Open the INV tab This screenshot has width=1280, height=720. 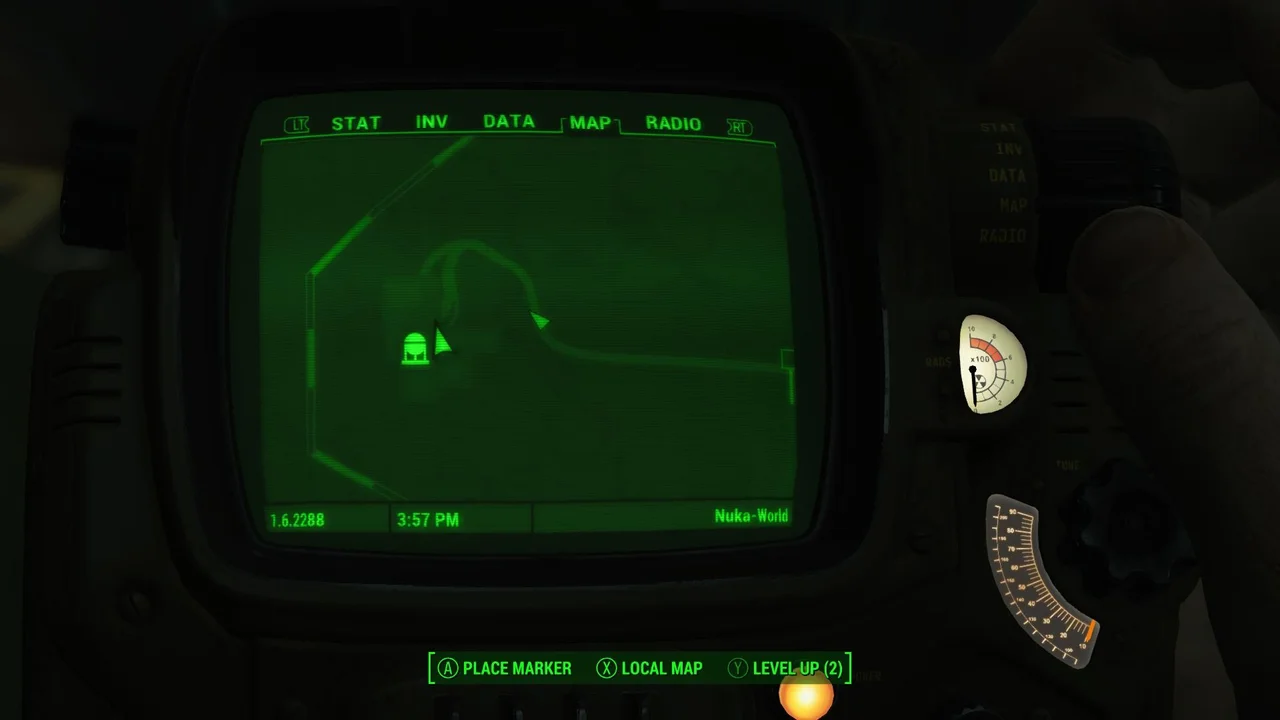click(431, 122)
